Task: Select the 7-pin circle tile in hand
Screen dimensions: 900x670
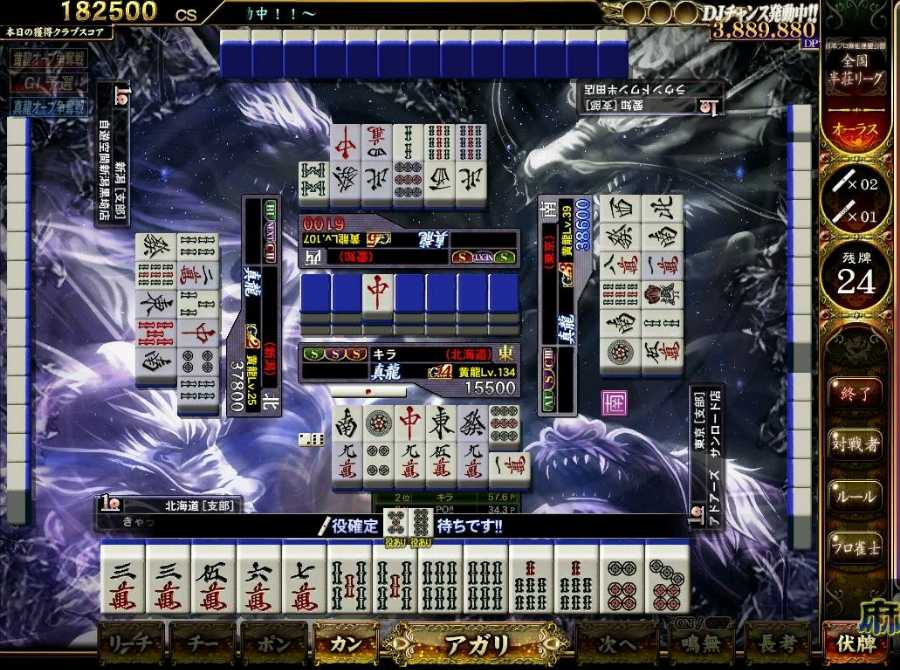Action: click(x=667, y=580)
